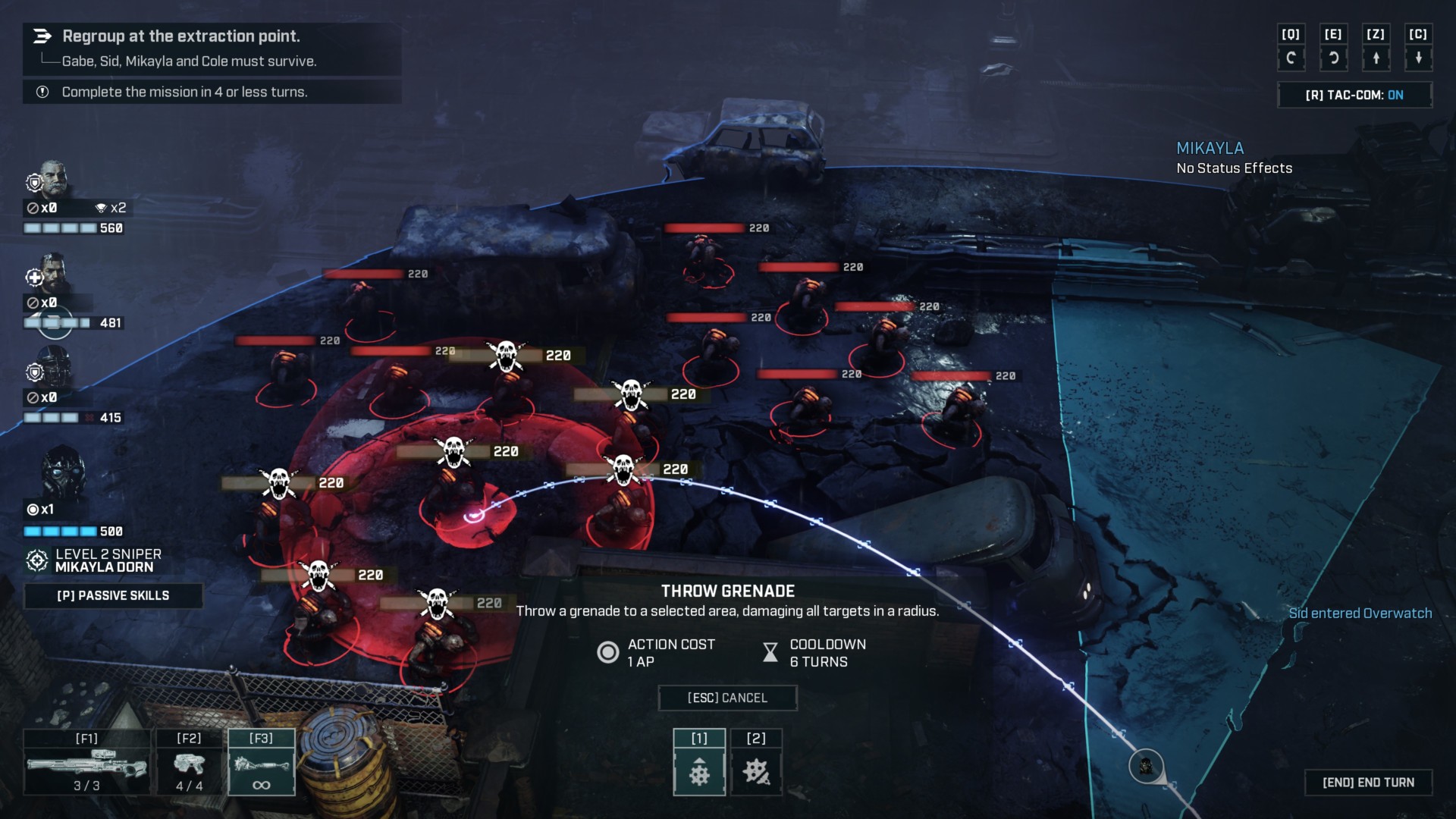Select the grey-mustached soldier portrait
The height and width of the screenshot is (819, 1456).
click(52, 179)
